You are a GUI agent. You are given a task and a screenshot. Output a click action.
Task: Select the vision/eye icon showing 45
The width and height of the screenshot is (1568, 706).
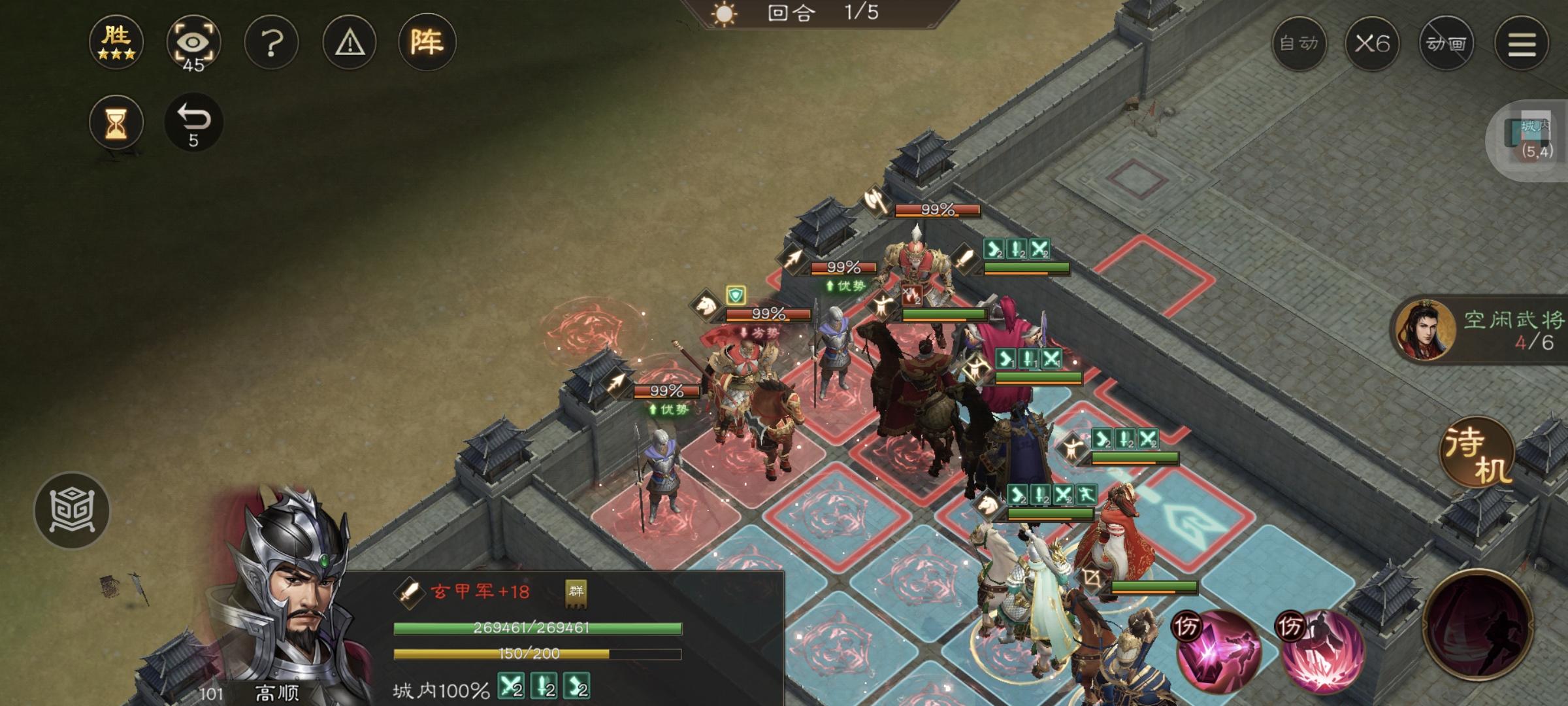(193, 44)
